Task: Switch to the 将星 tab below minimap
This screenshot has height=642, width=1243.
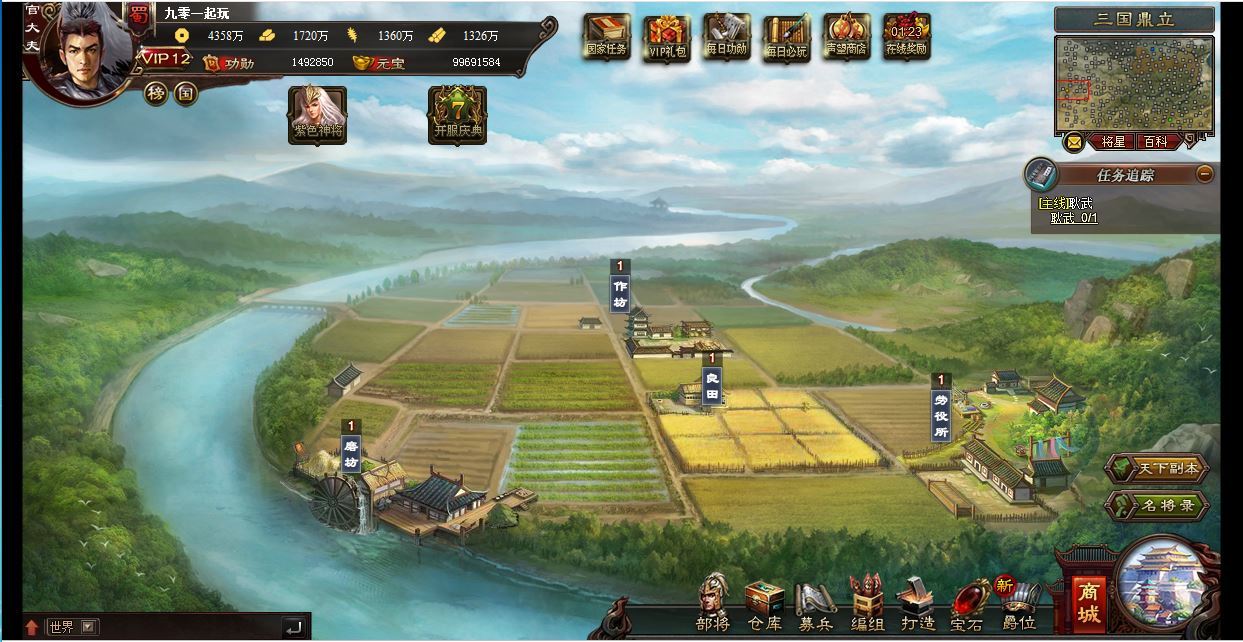Action: (1113, 142)
